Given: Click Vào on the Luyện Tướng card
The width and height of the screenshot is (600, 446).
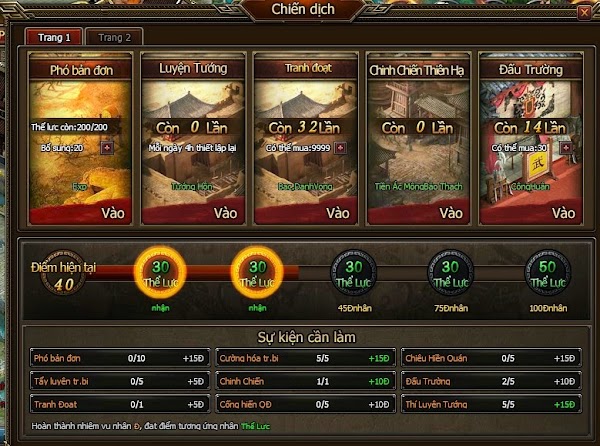Looking at the screenshot, I should tap(225, 212).
